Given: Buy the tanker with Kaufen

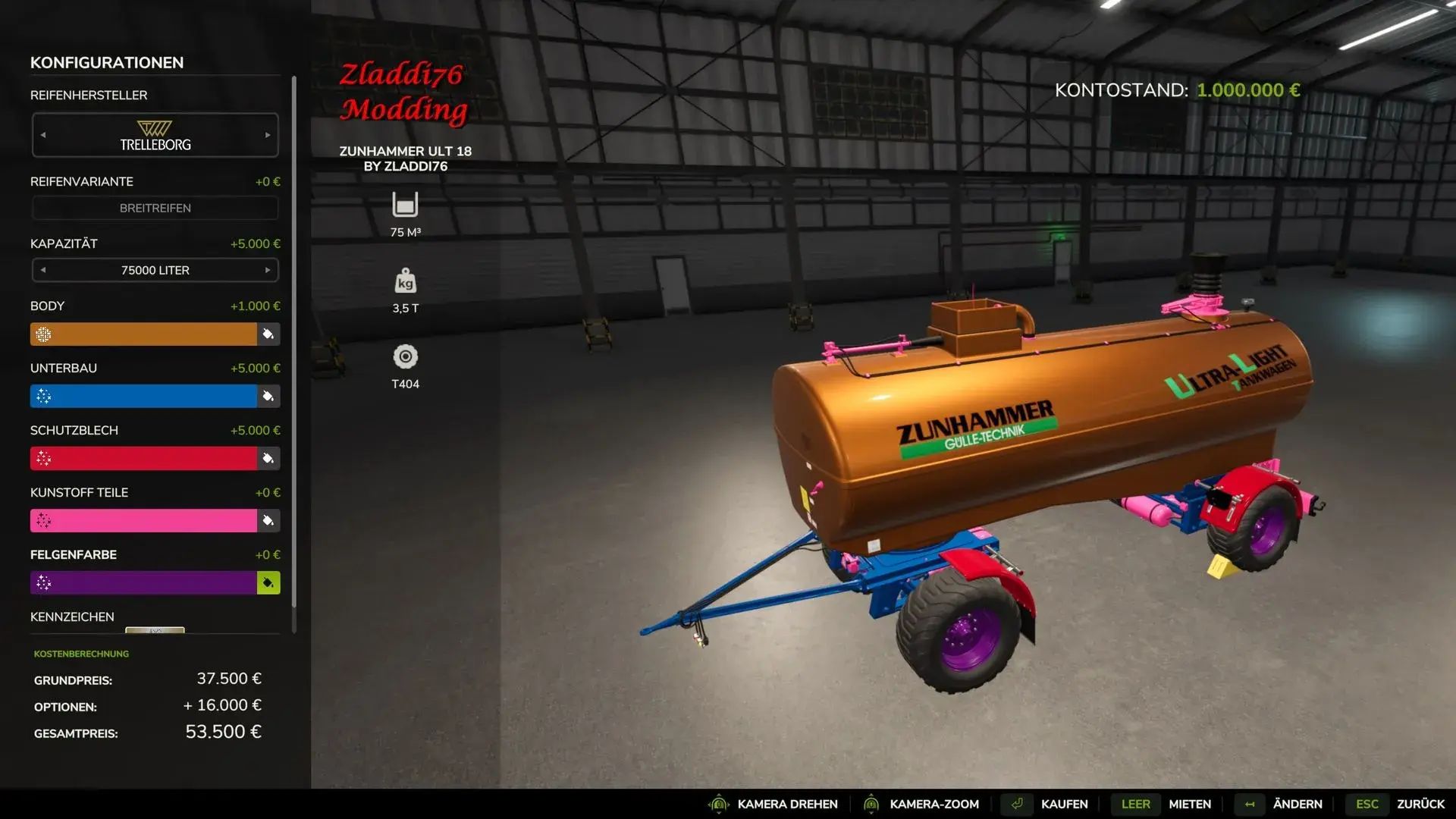Looking at the screenshot, I should (x=1063, y=804).
